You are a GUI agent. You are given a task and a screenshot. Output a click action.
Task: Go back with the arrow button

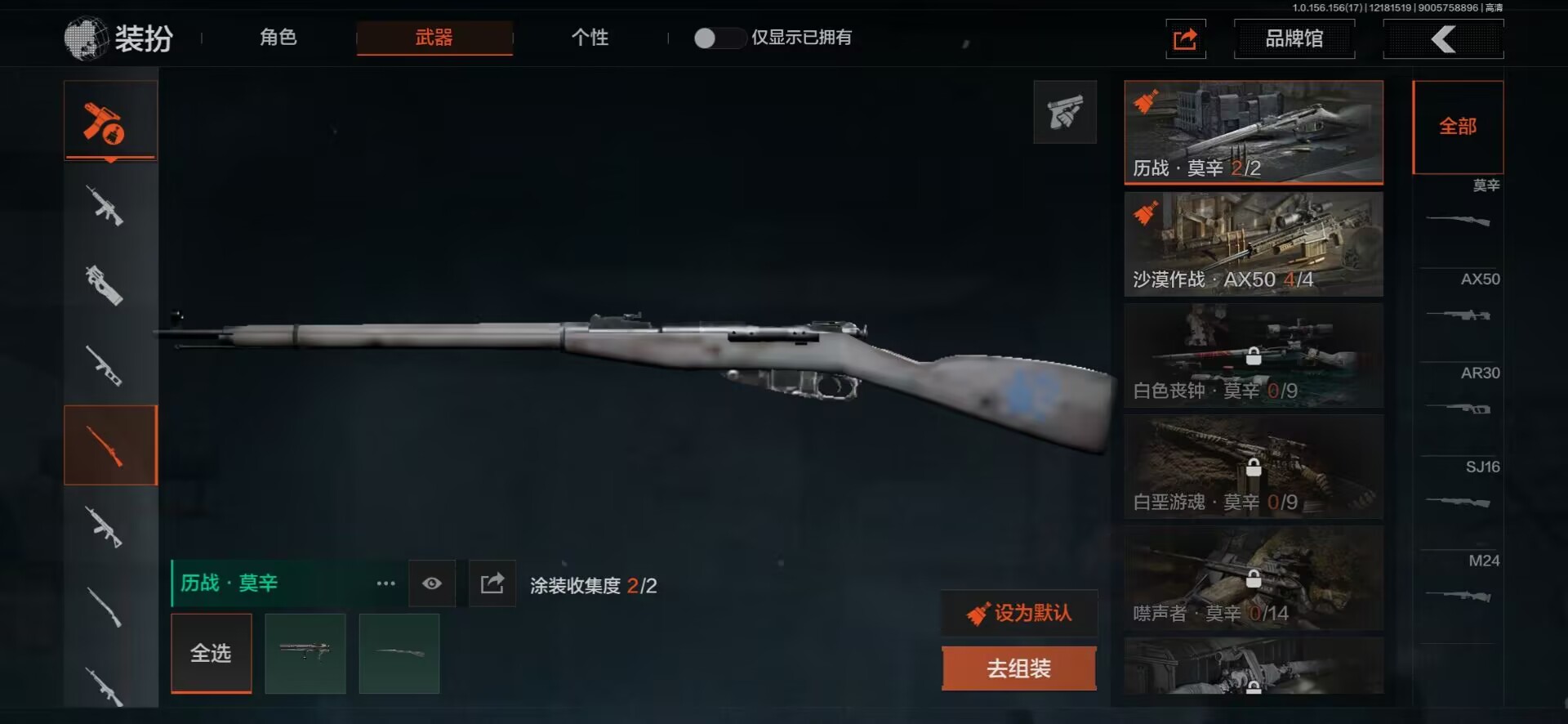click(1443, 38)
